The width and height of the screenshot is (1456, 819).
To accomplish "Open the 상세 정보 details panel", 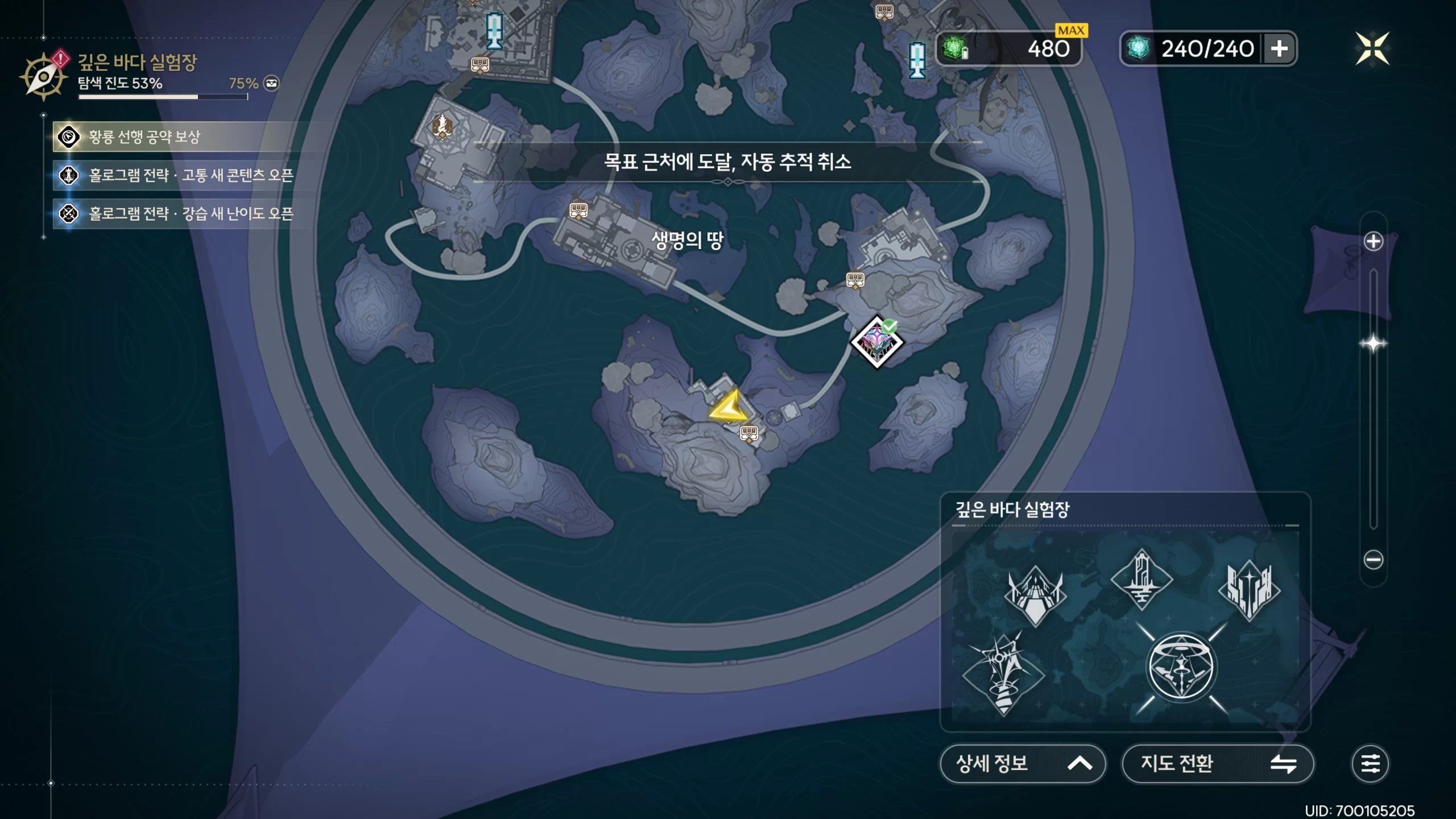I will click(x=1022, y=763).
